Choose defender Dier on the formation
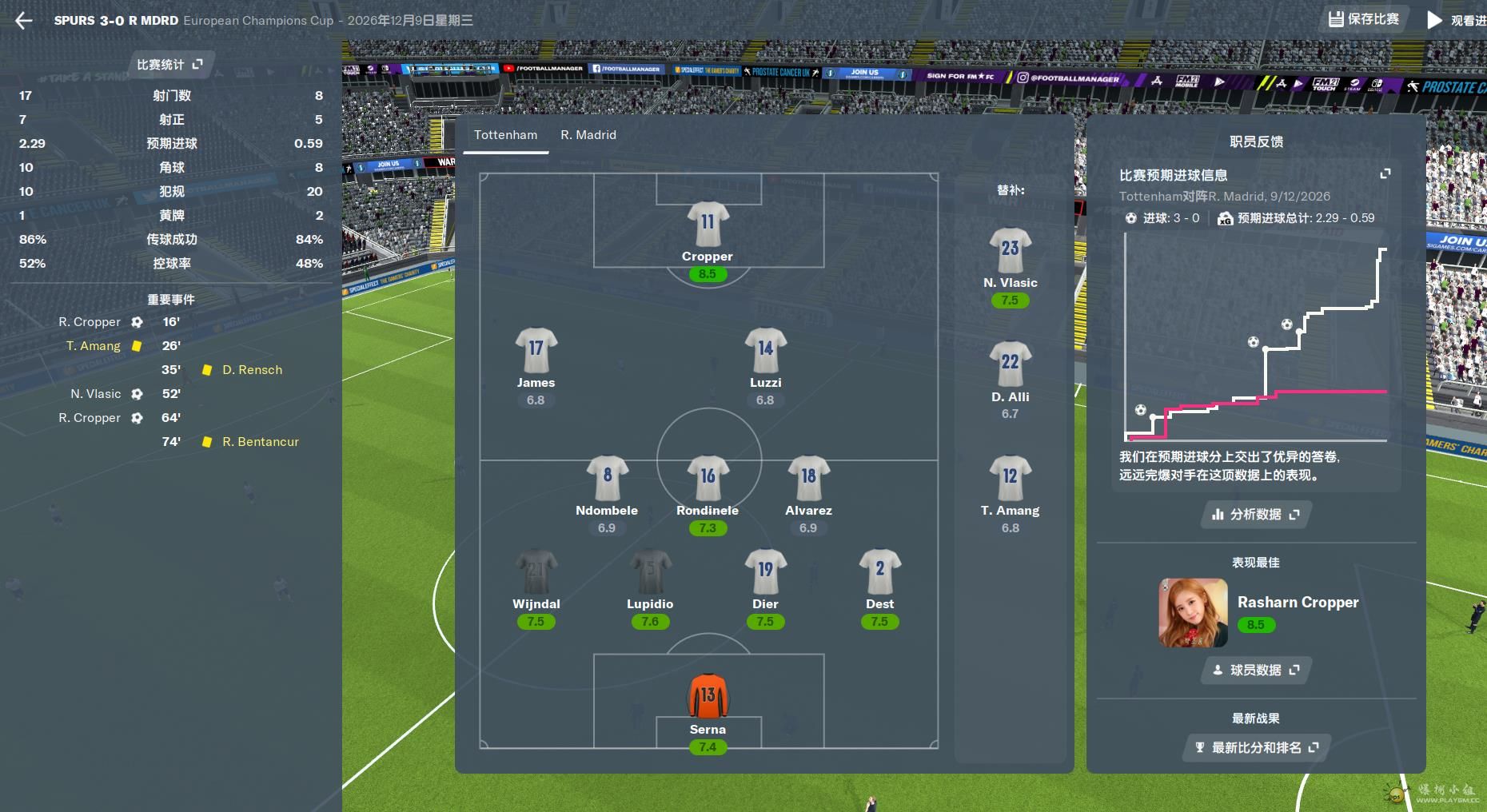The image size is (1487, 812). (765, 571)
